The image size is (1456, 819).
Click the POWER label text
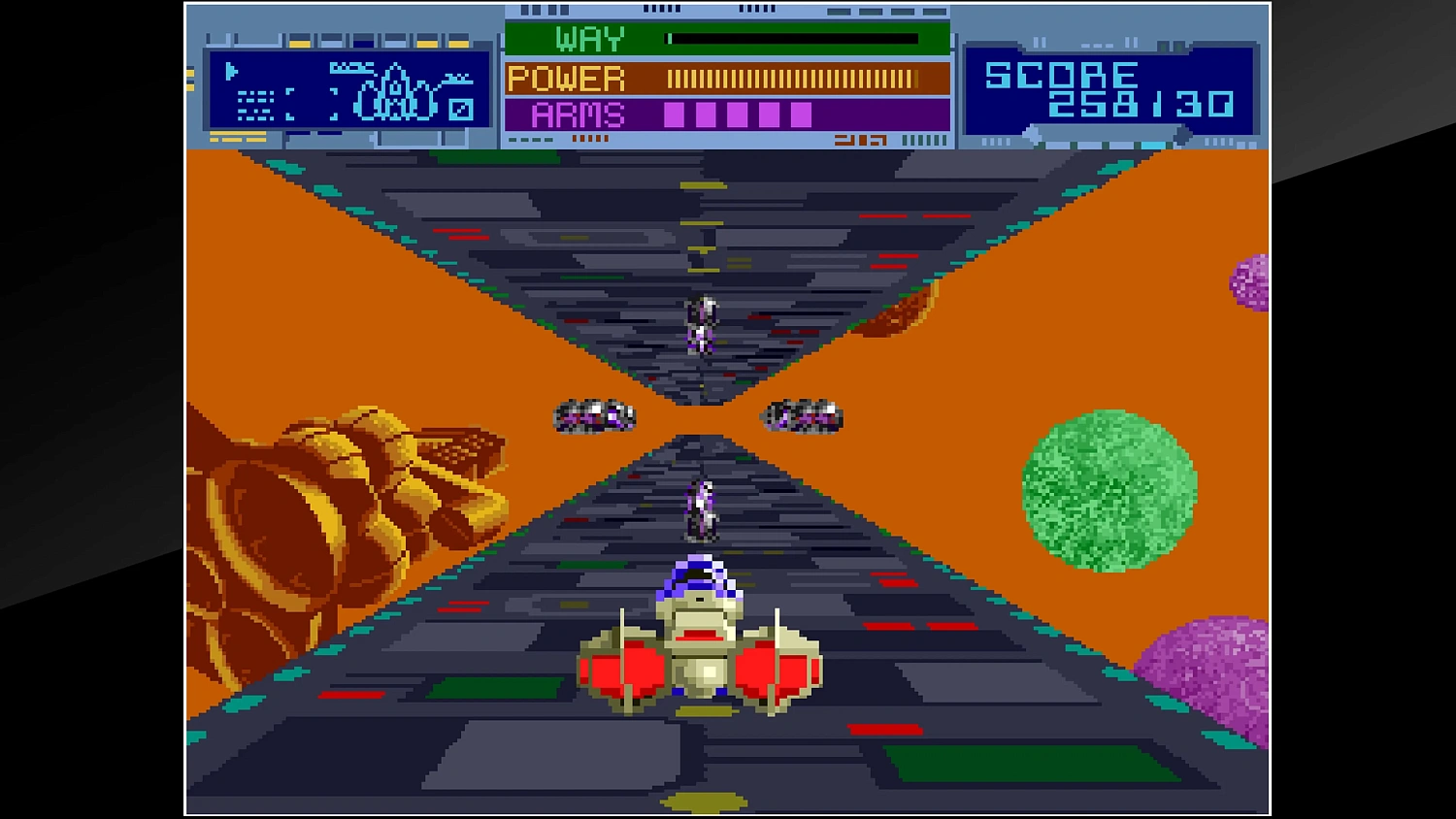pyautogui.click(x=566, y=78)
